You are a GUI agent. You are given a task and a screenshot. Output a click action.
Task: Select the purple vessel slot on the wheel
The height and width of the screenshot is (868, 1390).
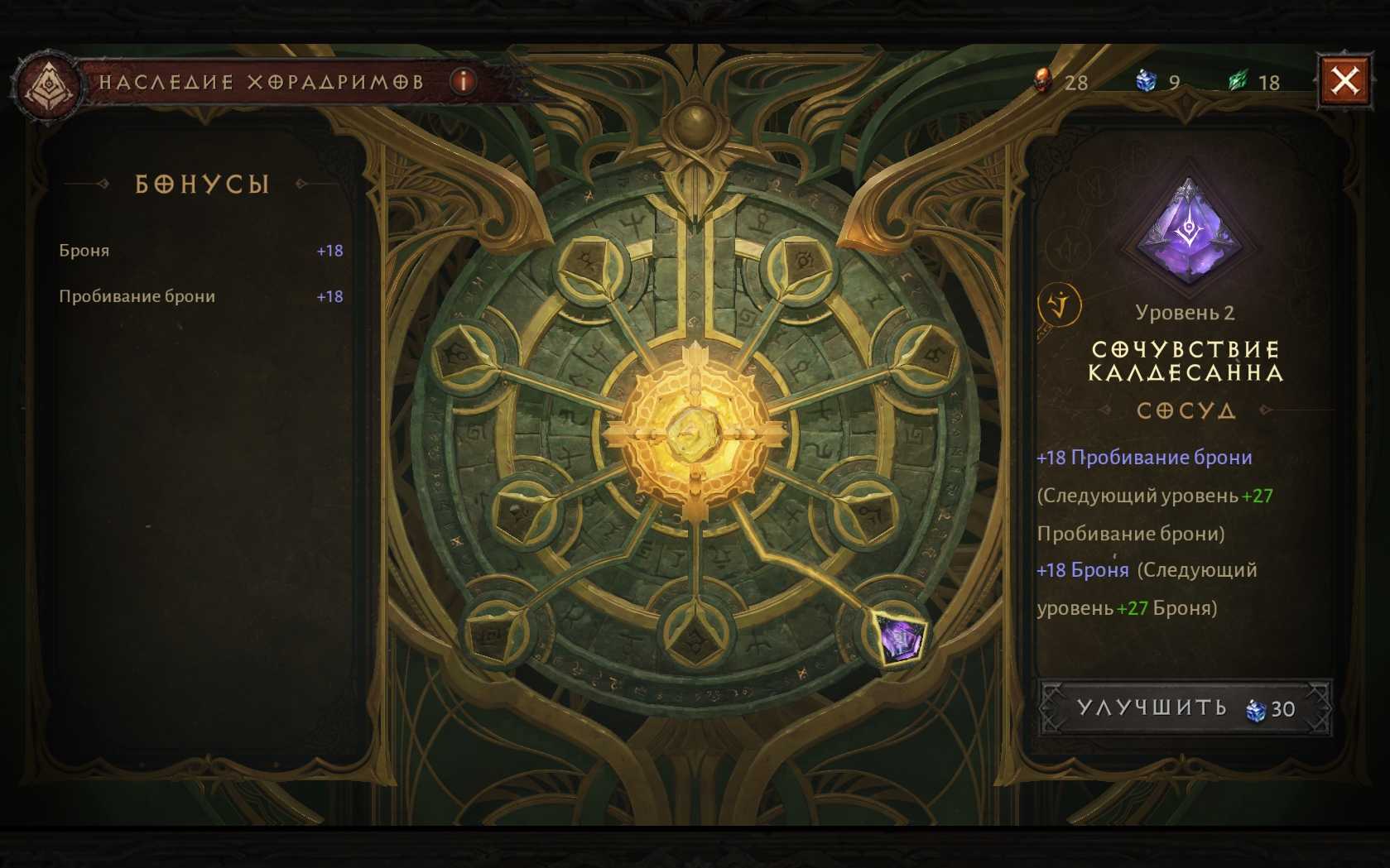[900, 637]
